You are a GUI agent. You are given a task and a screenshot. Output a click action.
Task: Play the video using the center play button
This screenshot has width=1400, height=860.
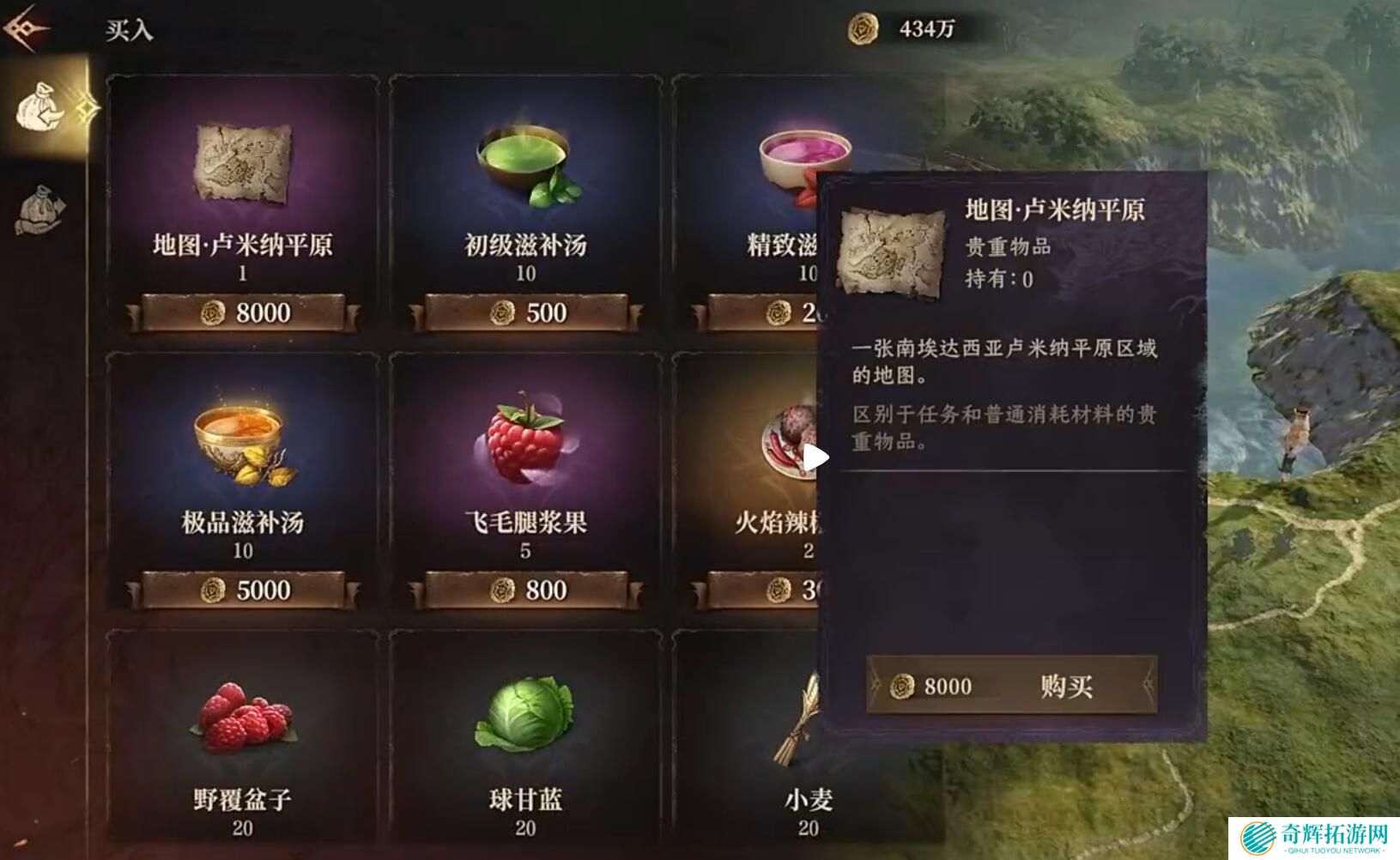[815, 457]
